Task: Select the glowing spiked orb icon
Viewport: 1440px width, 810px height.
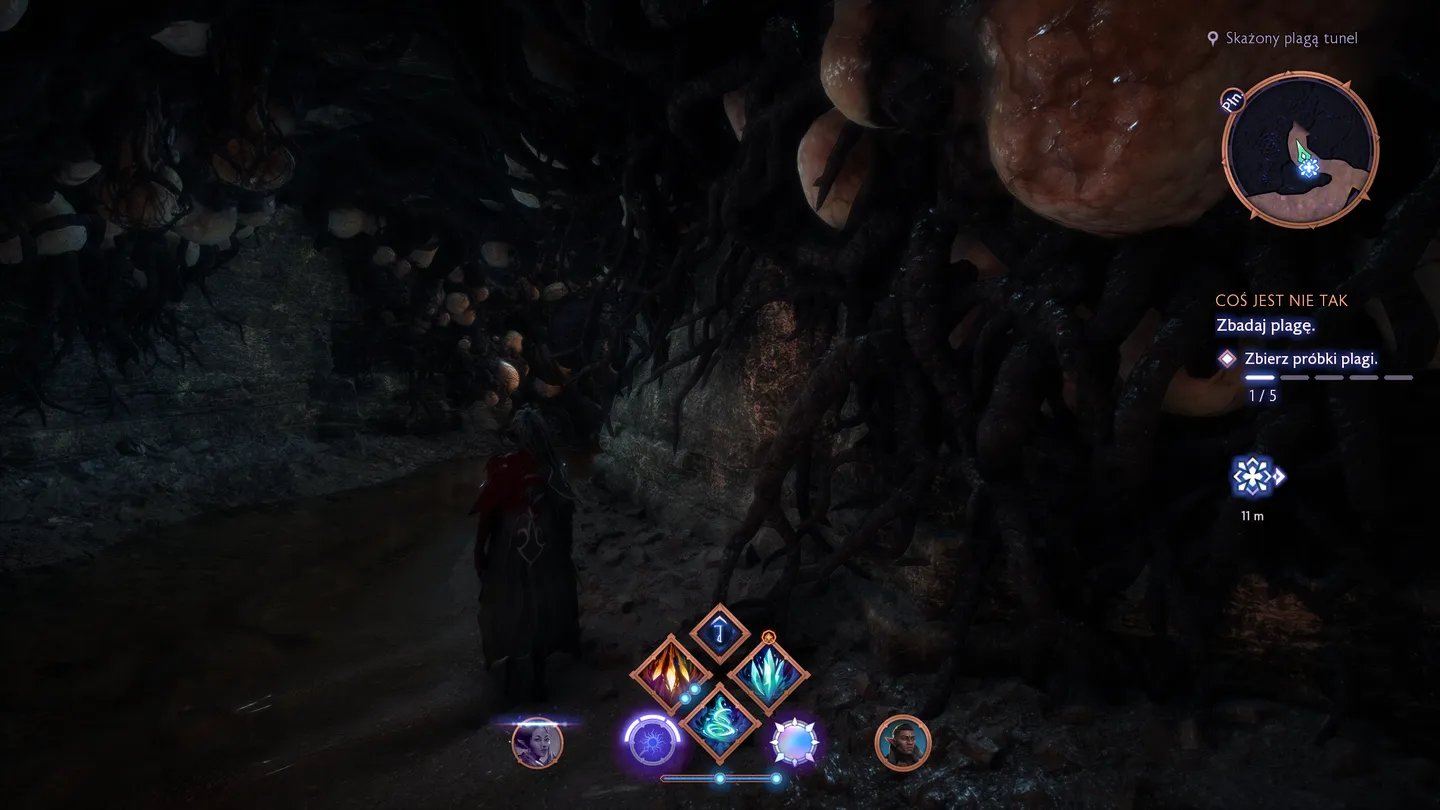Action: pyautogui.click(x=795, y=743)
